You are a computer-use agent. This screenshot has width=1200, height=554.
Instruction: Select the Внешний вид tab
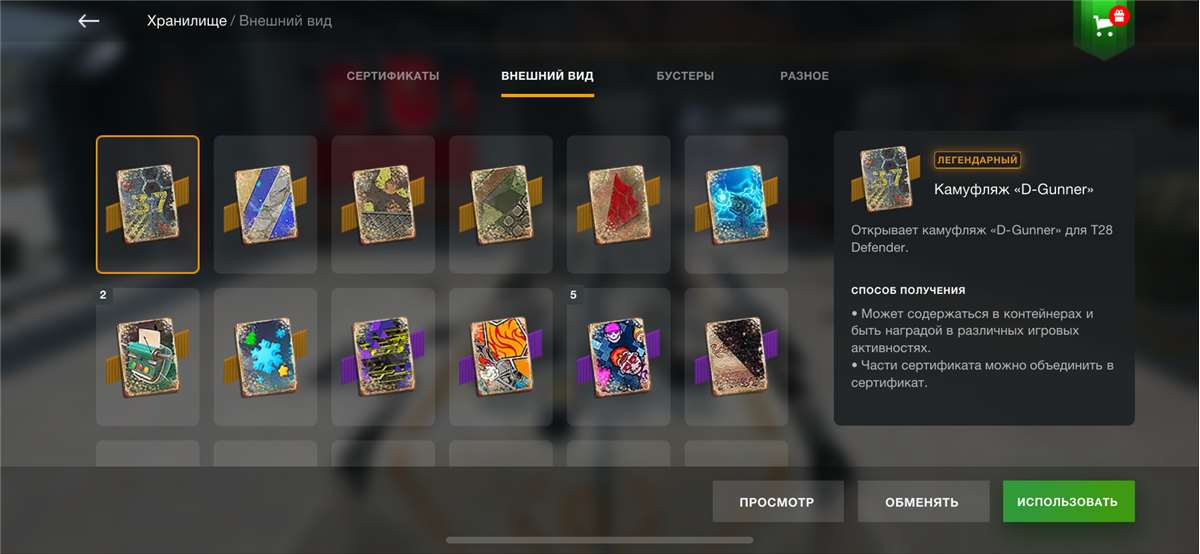(547, 76)
